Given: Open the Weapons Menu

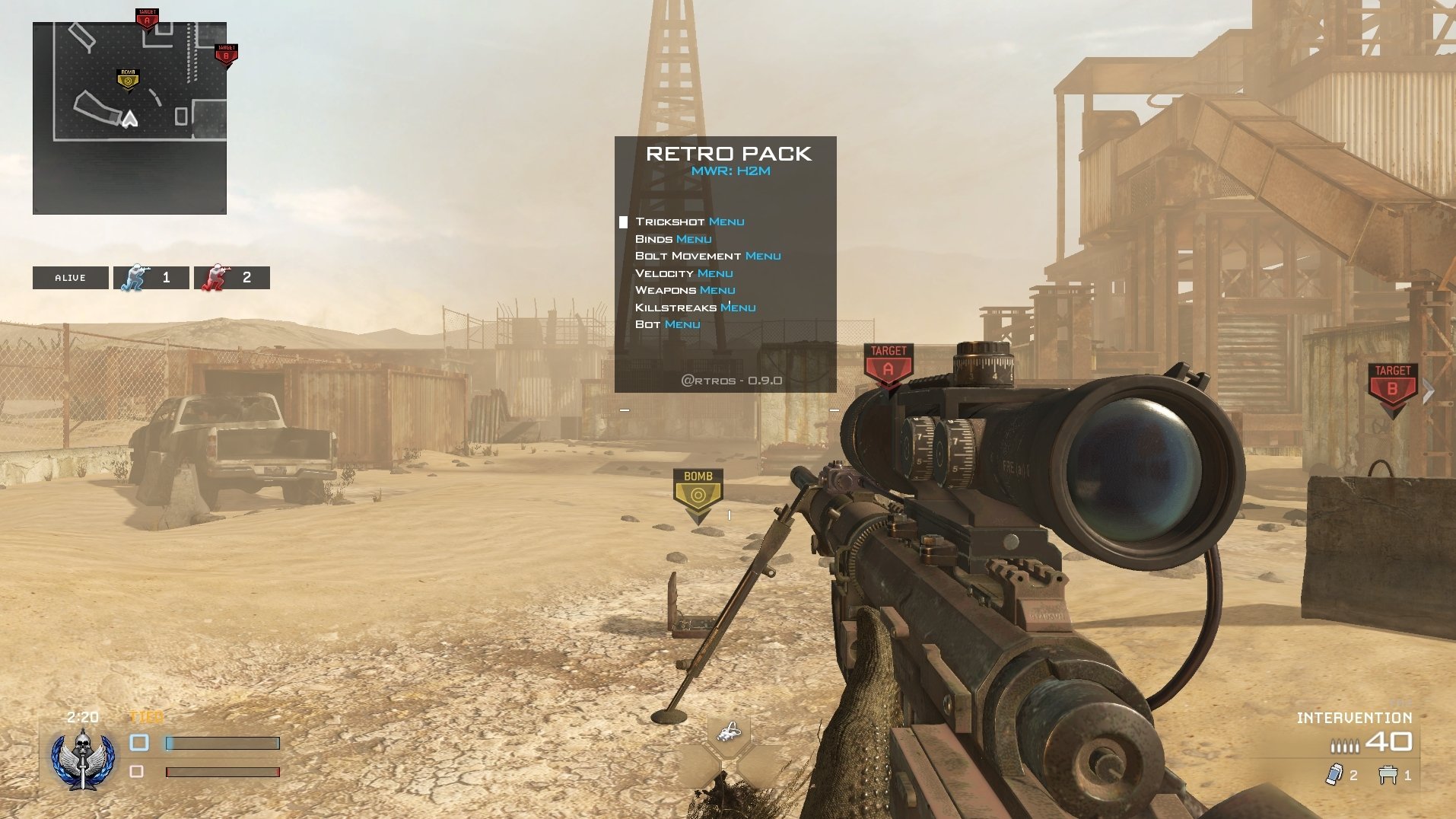Looking at the screenshot, I should [x=685, y=290].
